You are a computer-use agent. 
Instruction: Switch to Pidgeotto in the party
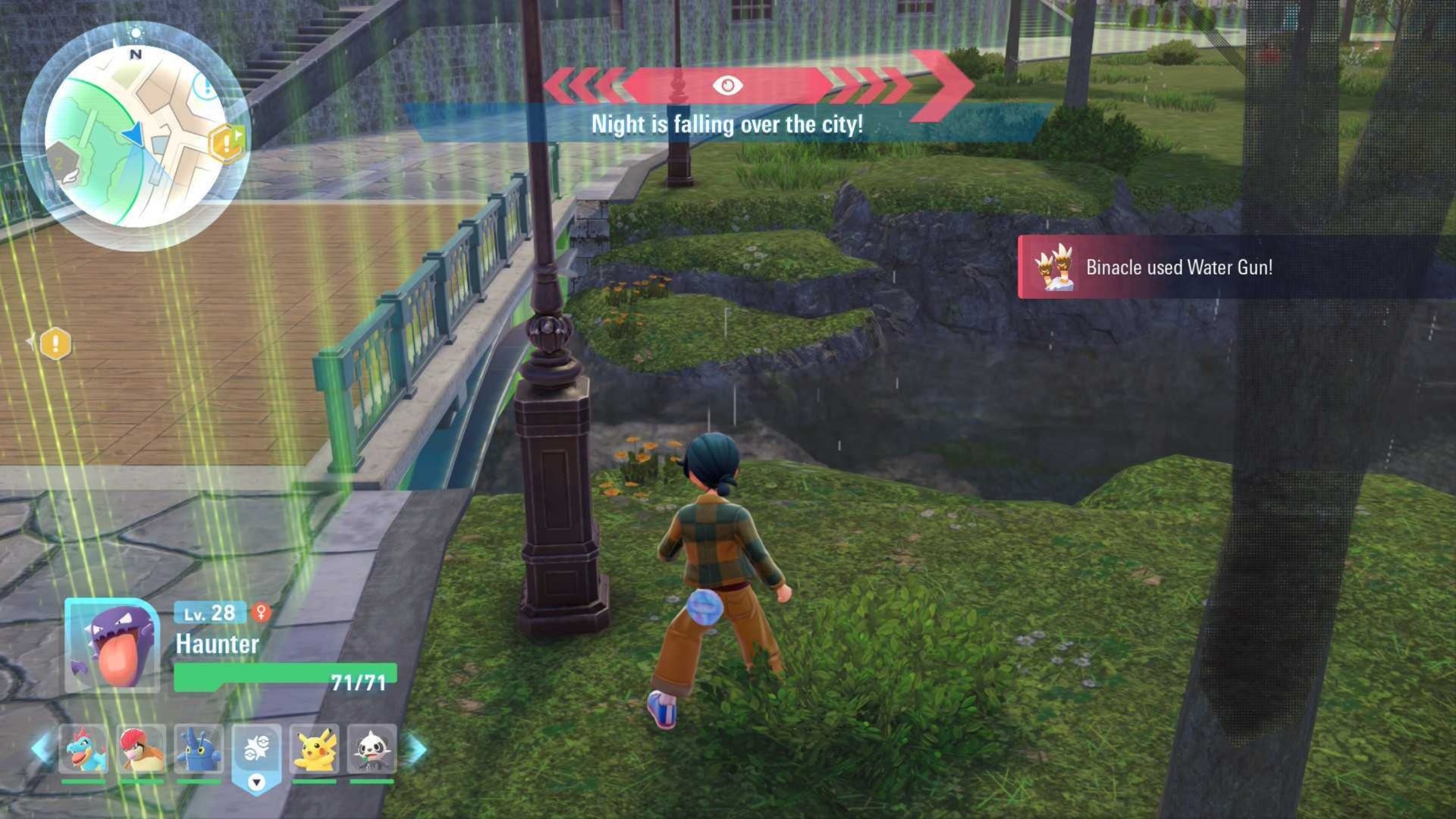point(141,749)
